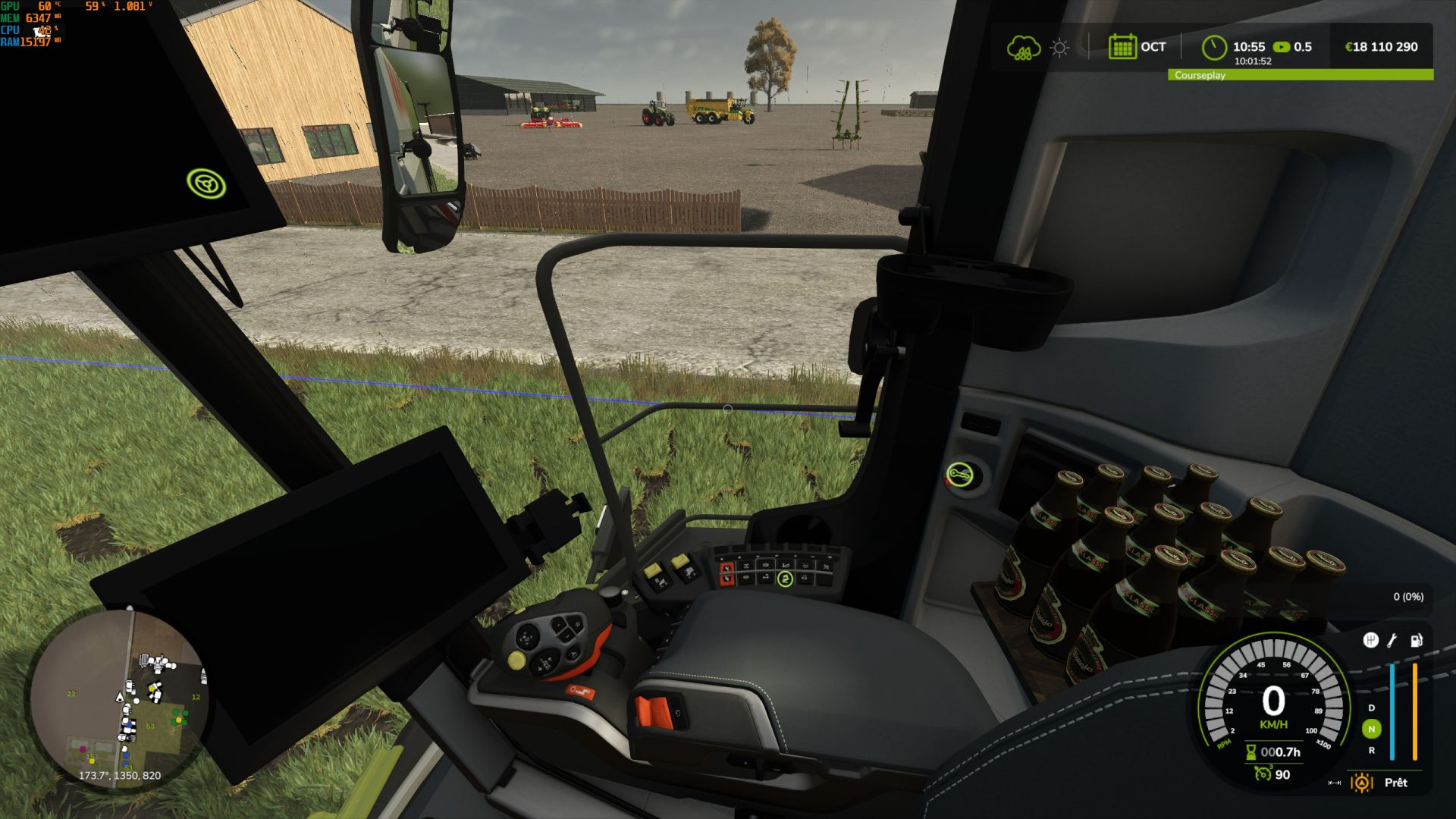Activate the green ignition key interaction marker

960,475
